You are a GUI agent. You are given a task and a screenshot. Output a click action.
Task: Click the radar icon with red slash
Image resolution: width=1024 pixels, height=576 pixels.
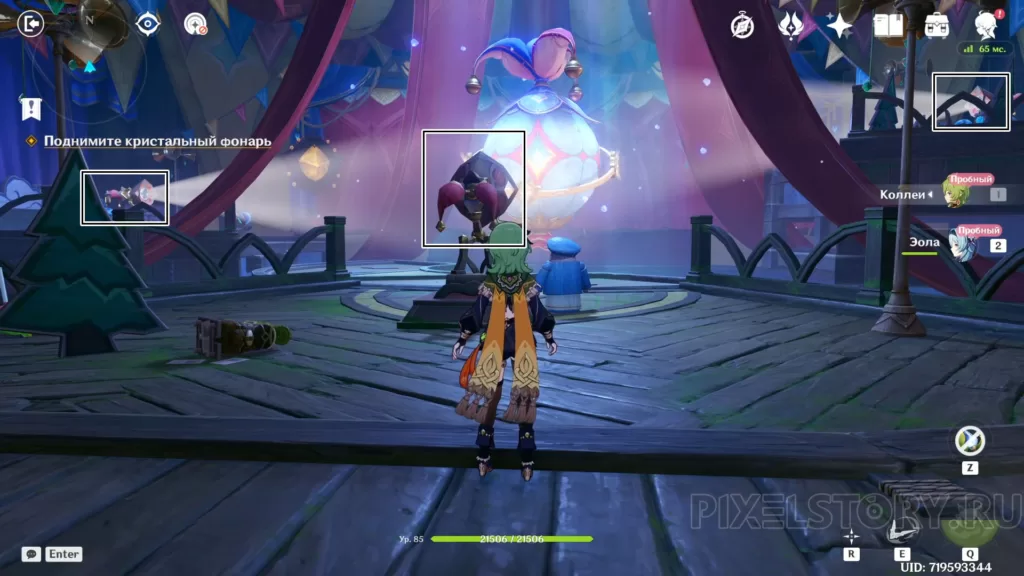(195, 24)
